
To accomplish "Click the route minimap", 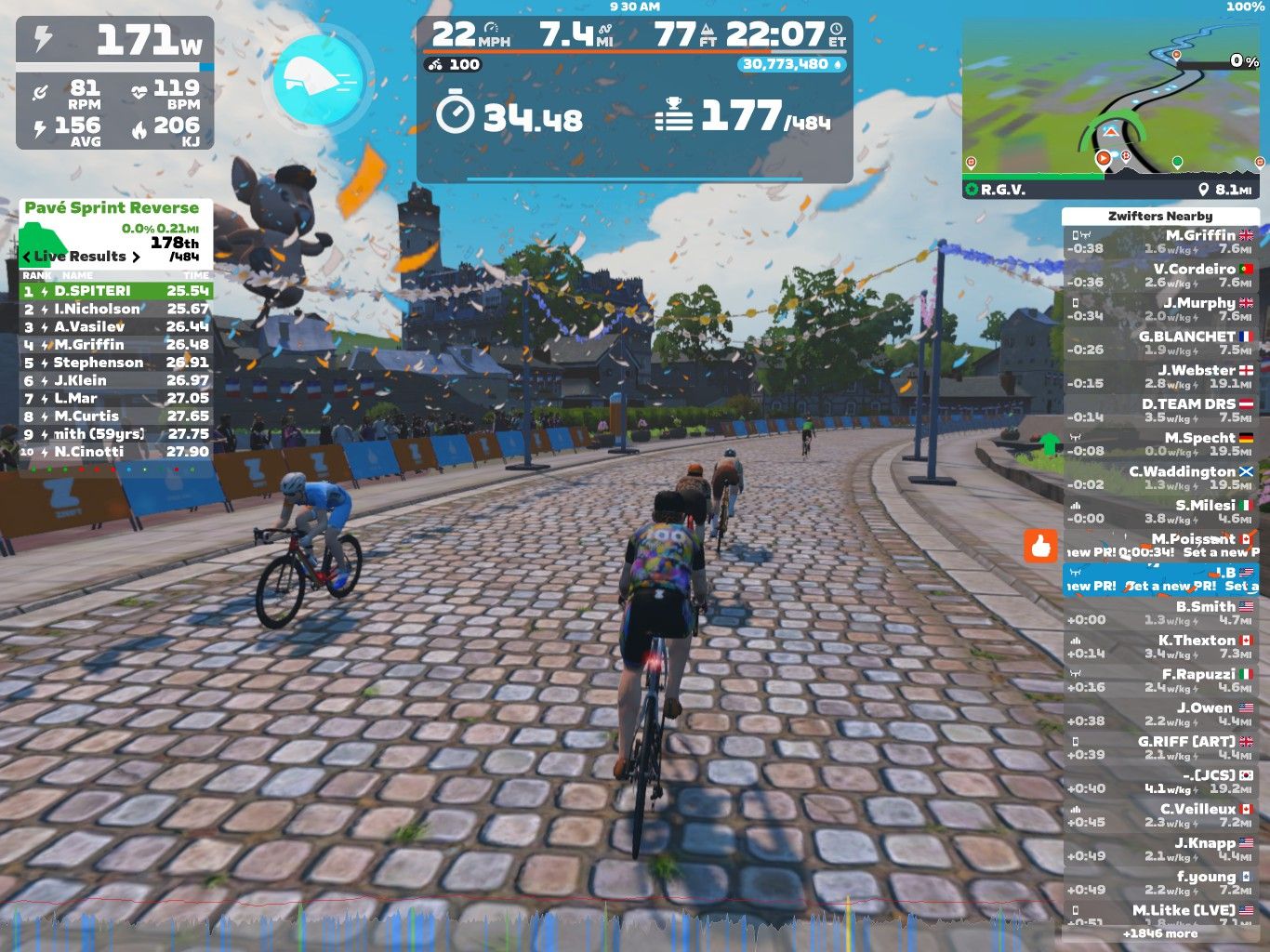I will pos(1114,108).
